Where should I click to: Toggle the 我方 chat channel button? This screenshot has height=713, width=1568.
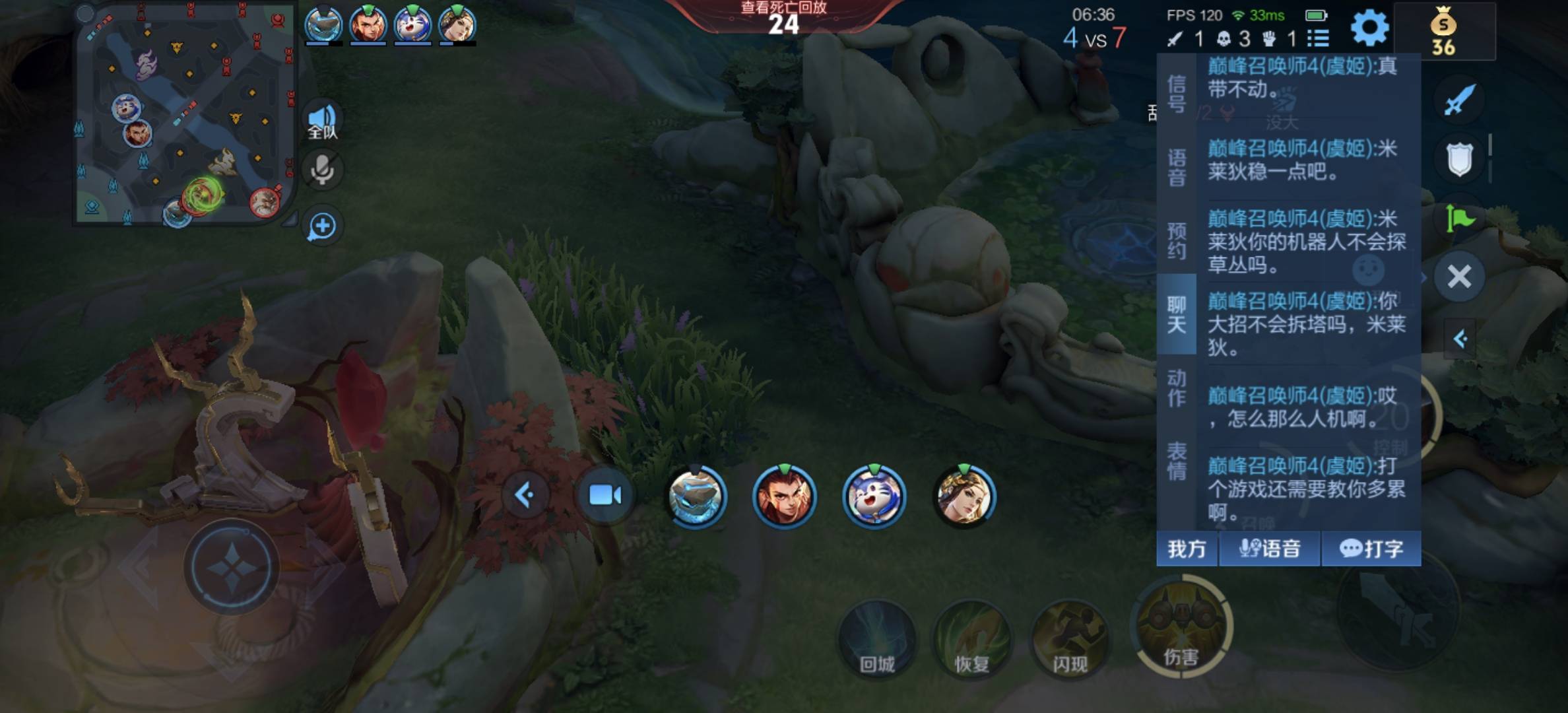(1187, 549)
